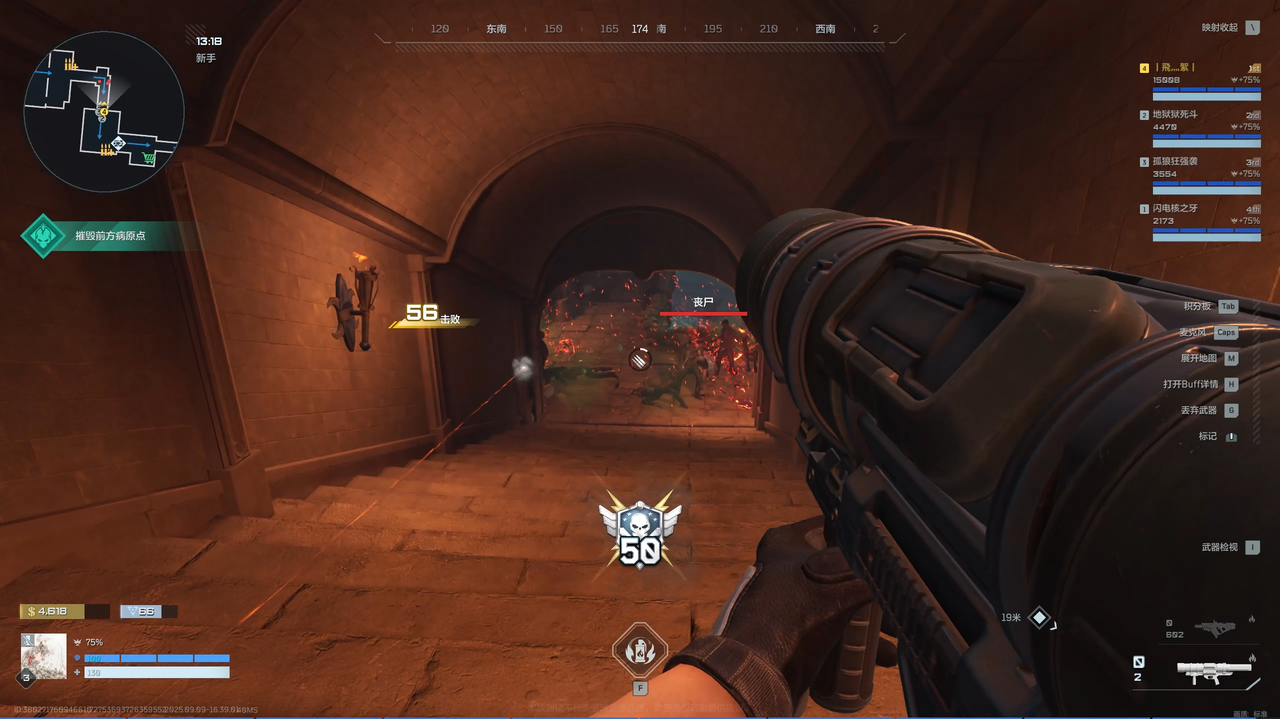Click the player portrait avatar
The image size is (1280, 719).
tap(44, 656)
